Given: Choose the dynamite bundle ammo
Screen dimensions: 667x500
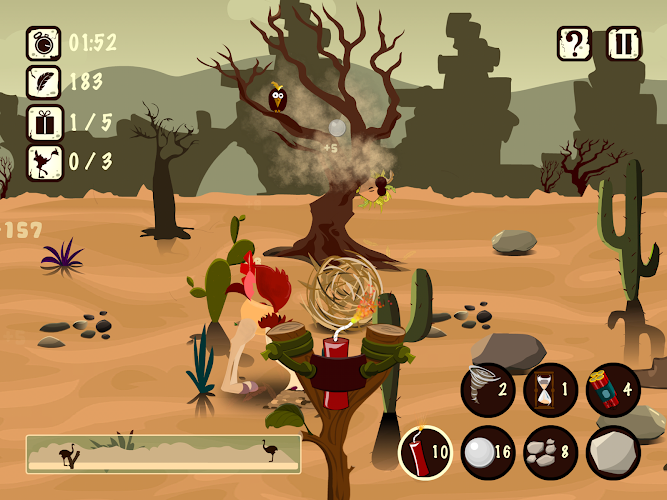Looking at the screenshot, I should point(612,390).
